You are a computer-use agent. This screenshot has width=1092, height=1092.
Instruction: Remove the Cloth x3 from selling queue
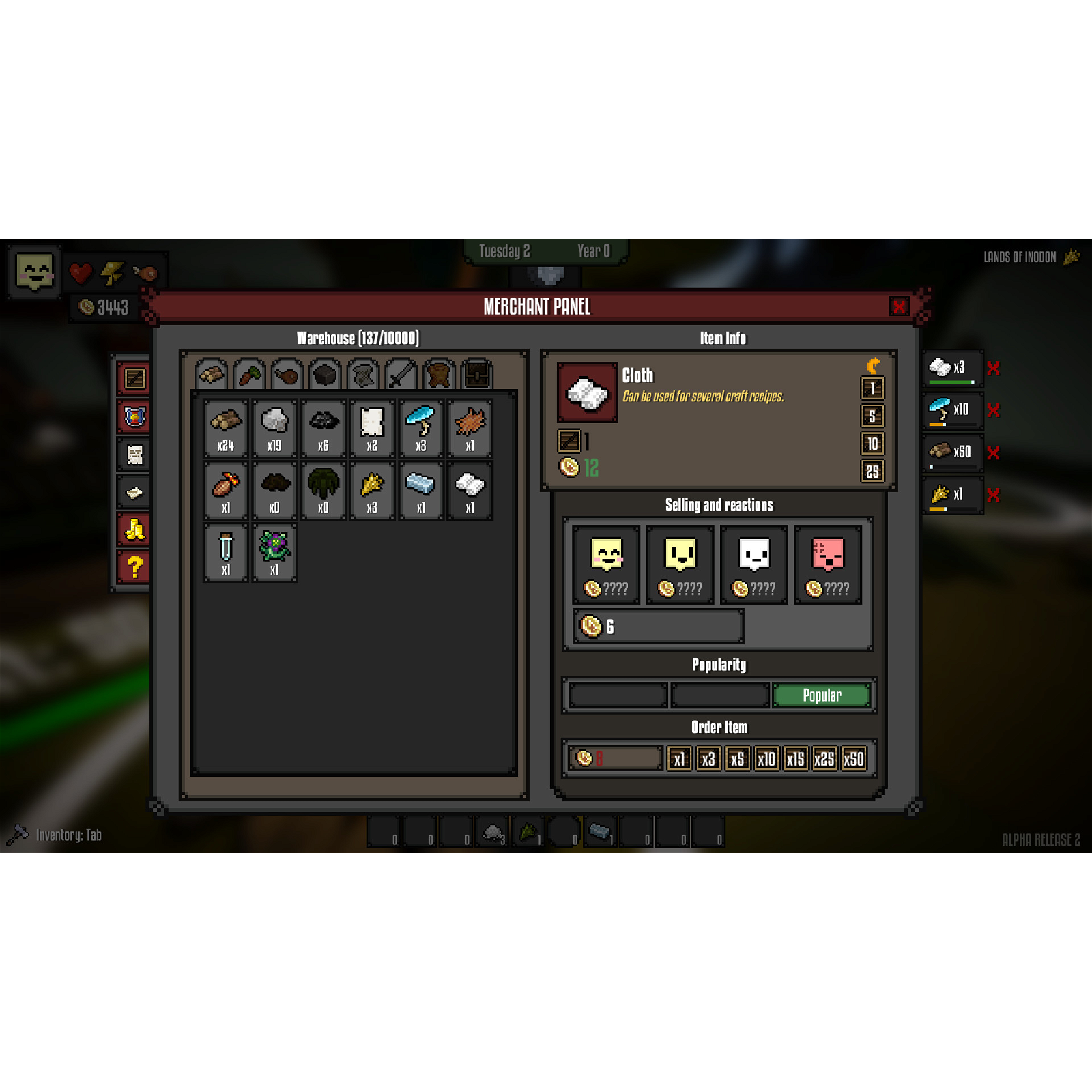[x=995, y=369]
